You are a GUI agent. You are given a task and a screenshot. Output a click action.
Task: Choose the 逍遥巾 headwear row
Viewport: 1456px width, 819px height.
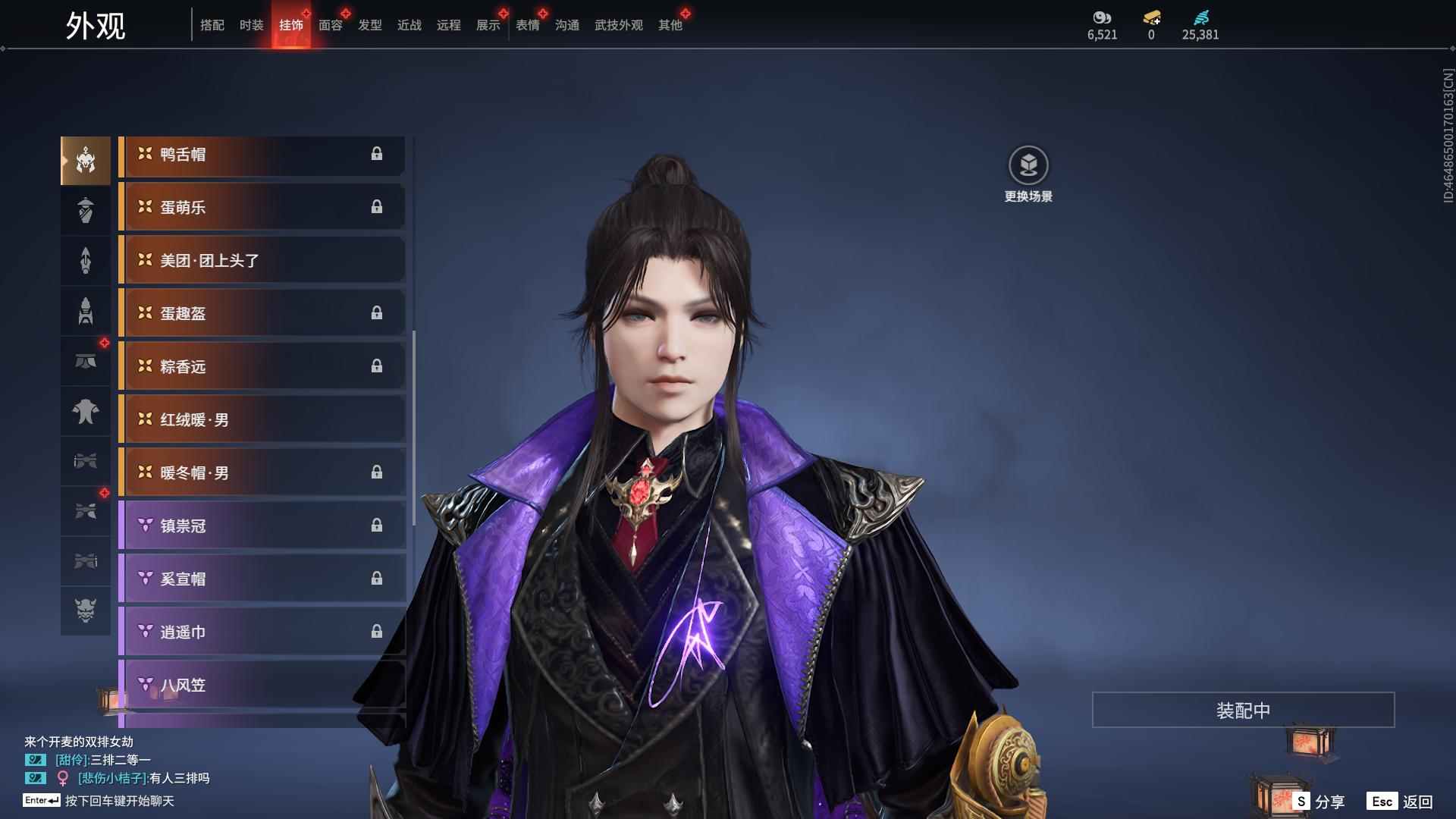[x=262, y=632]
